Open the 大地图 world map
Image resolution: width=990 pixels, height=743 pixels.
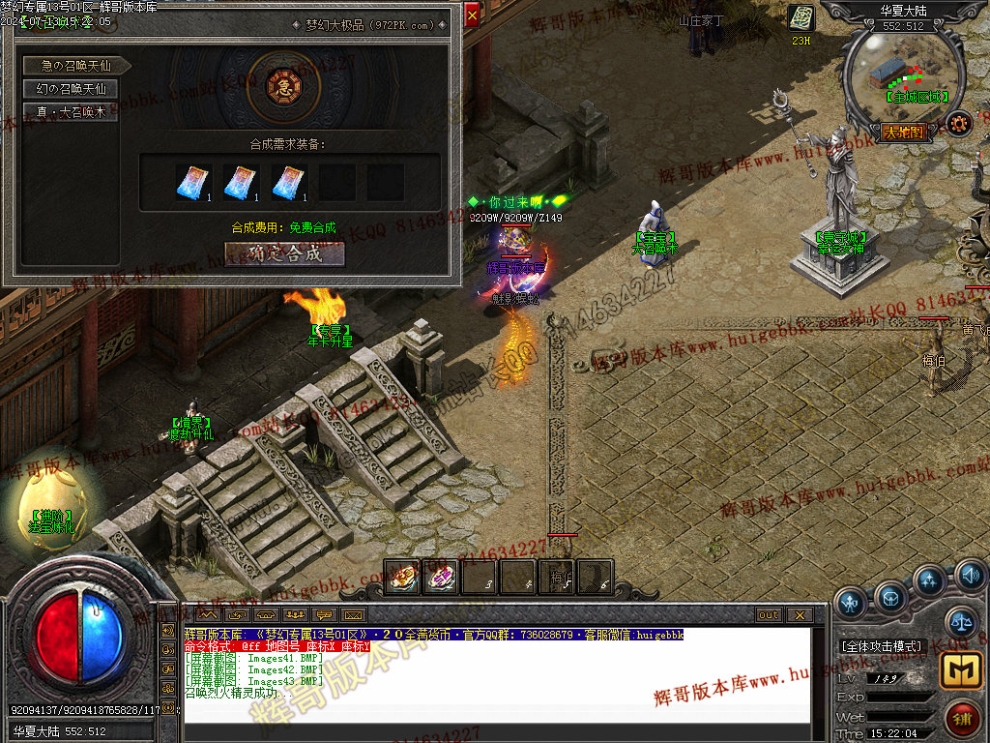coord(903,131)
